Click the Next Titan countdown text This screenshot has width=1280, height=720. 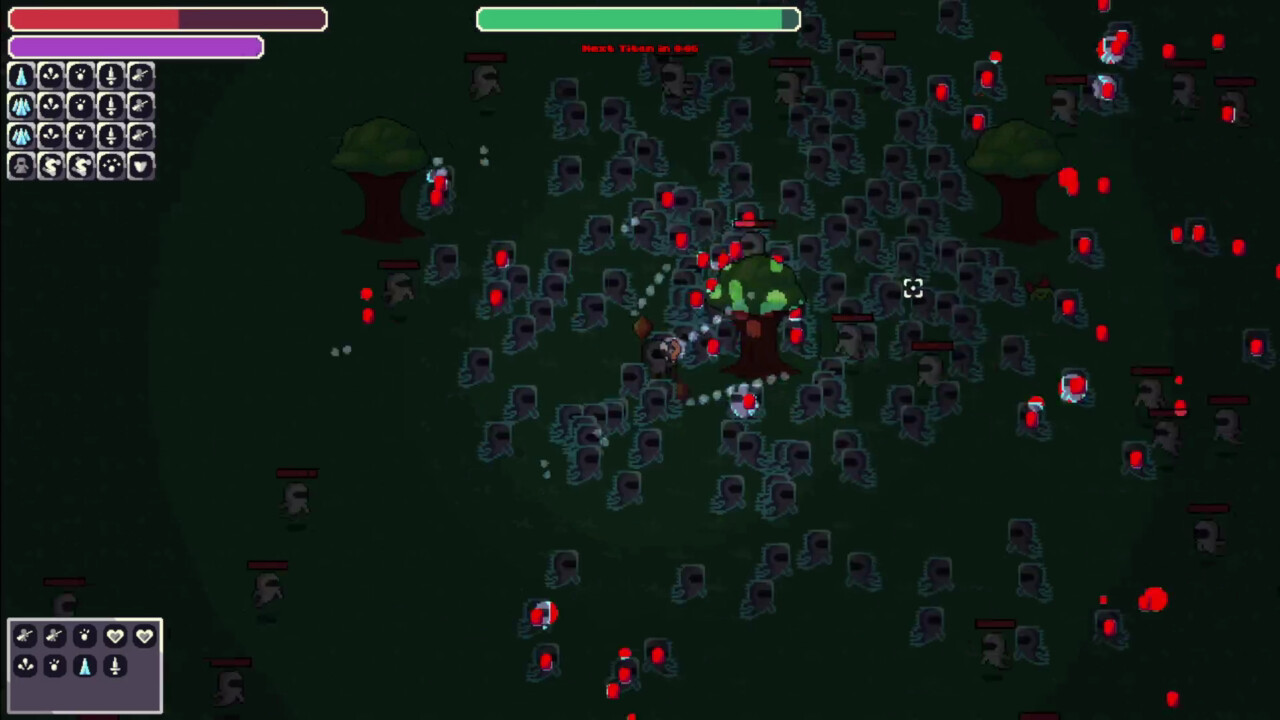click(x=638, y=47)
